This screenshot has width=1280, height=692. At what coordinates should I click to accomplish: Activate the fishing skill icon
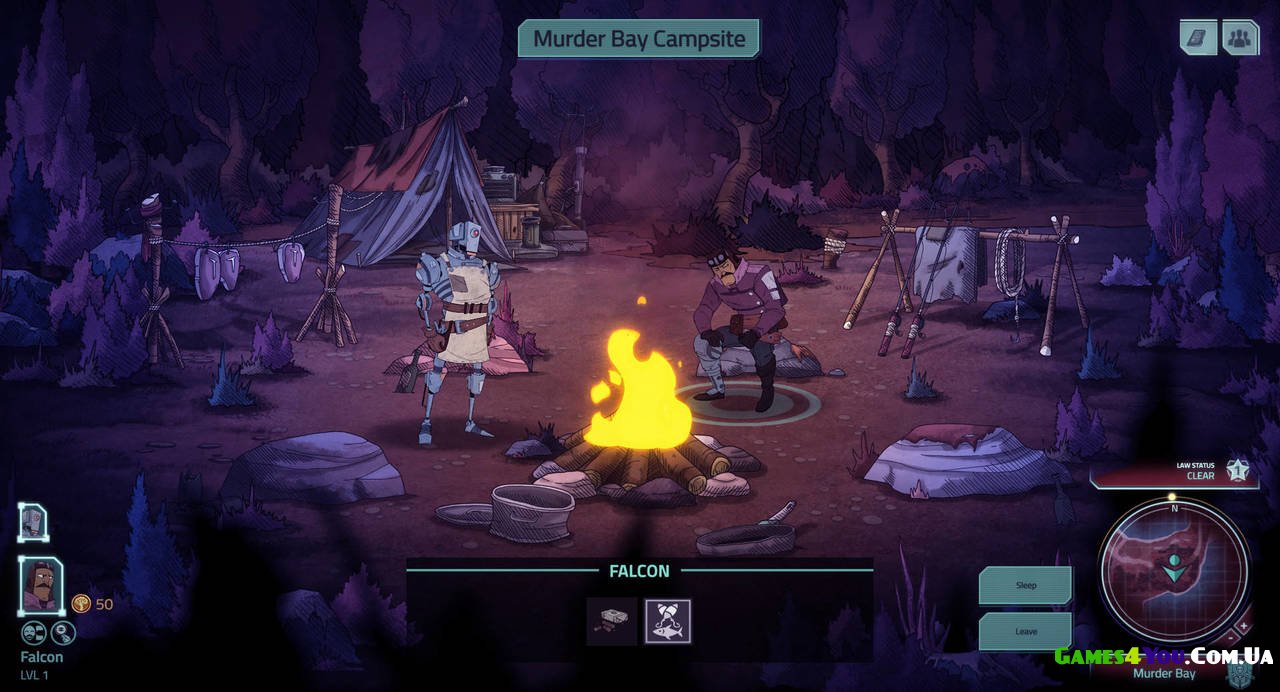(667, 621)
